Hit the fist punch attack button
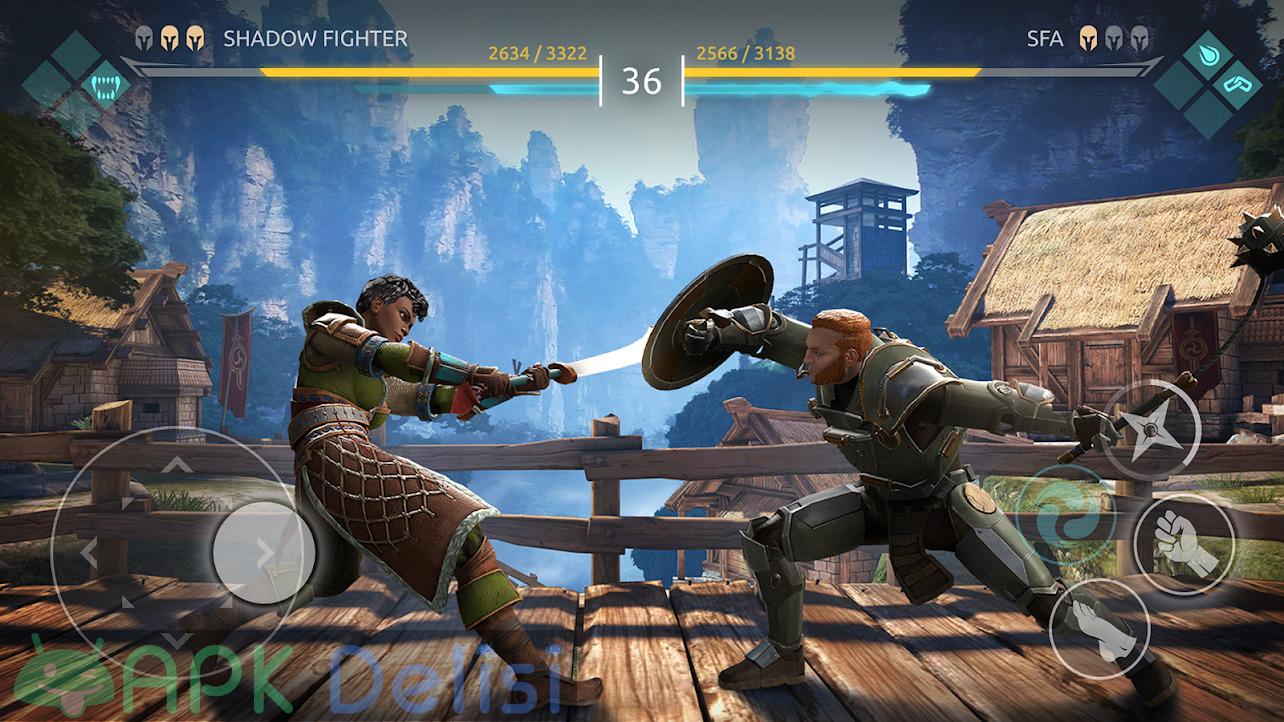The width and height of the screenshot is (1284, 722). [1184, 544]
